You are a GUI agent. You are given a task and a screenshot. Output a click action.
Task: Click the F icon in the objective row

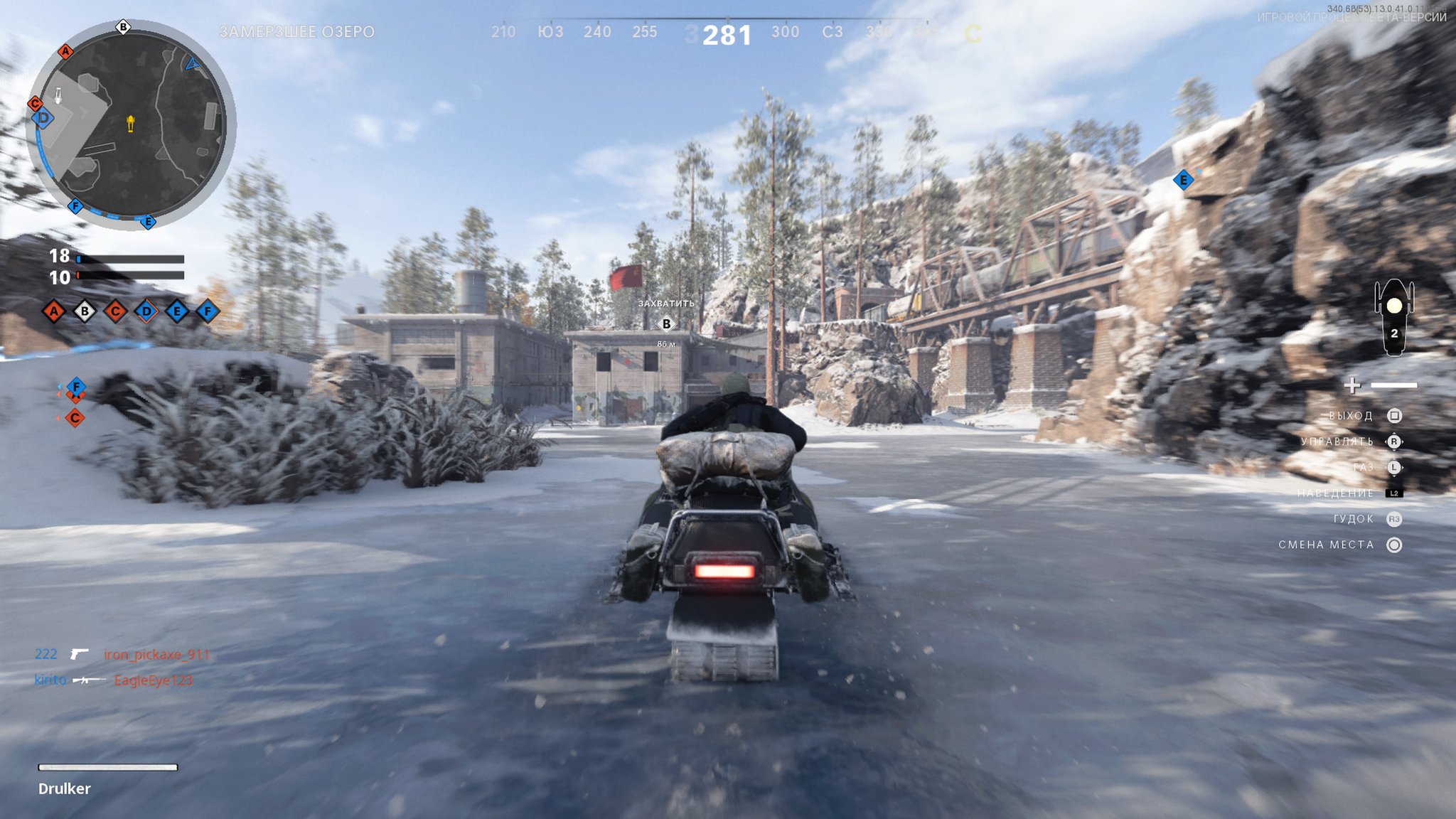208,311
